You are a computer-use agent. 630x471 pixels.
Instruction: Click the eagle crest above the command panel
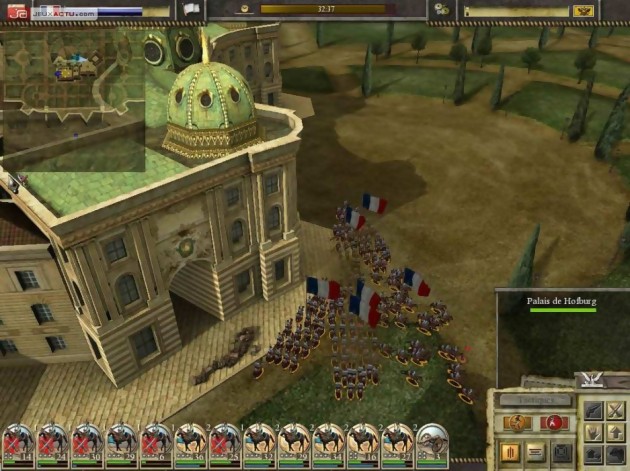point(591,380)
